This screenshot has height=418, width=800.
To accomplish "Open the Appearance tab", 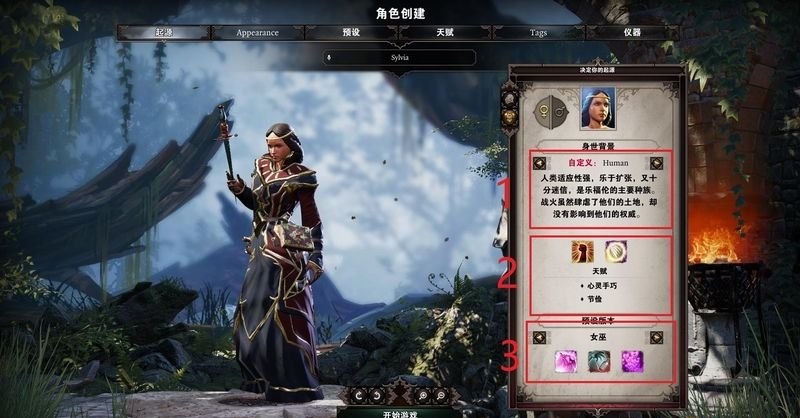I will point(257,32).
